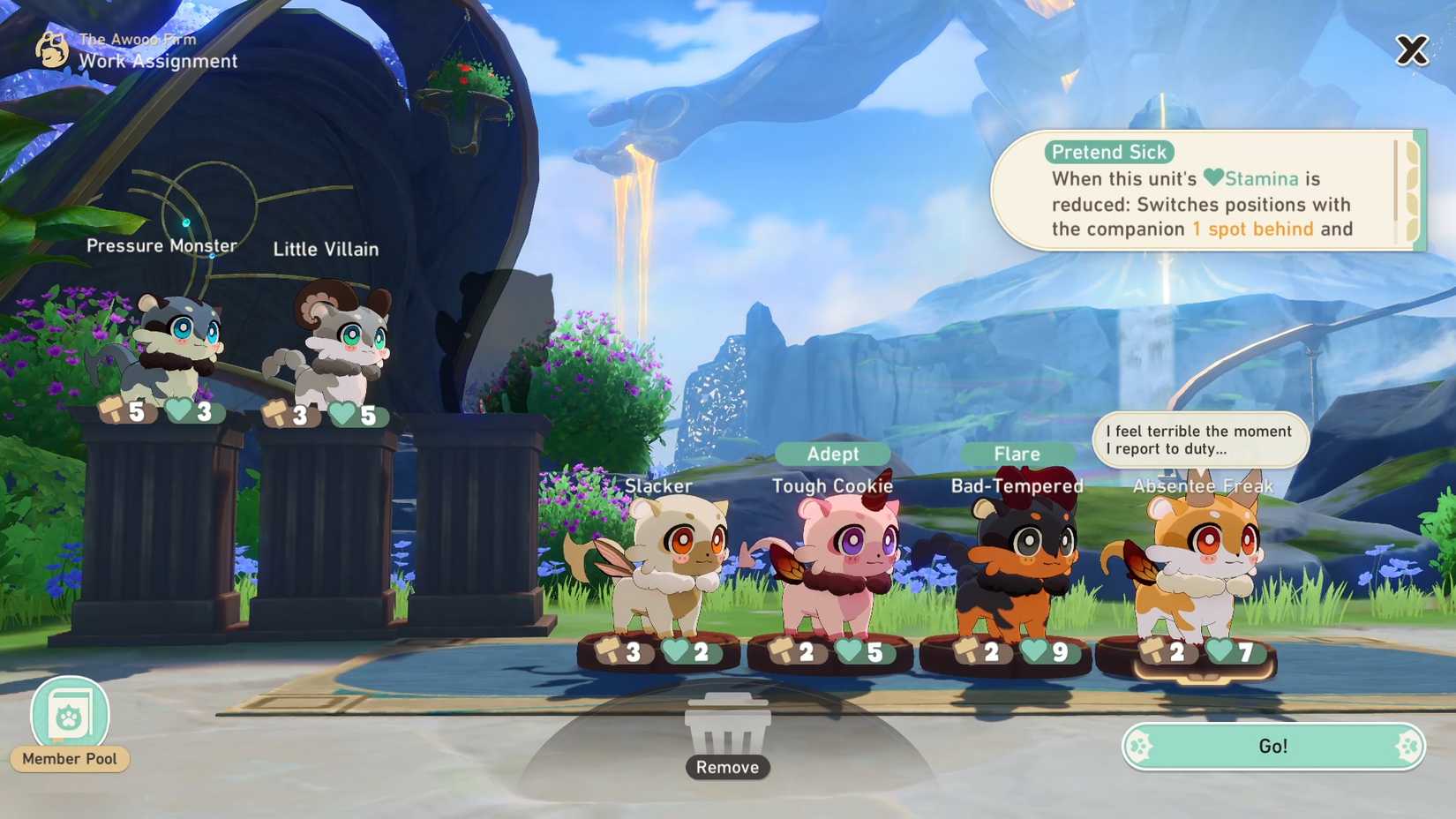The image size is (1456, 819).
Task: Click the Adept badge above Tough Cookie
Action: pyautogui.click(x=832, y=454)
